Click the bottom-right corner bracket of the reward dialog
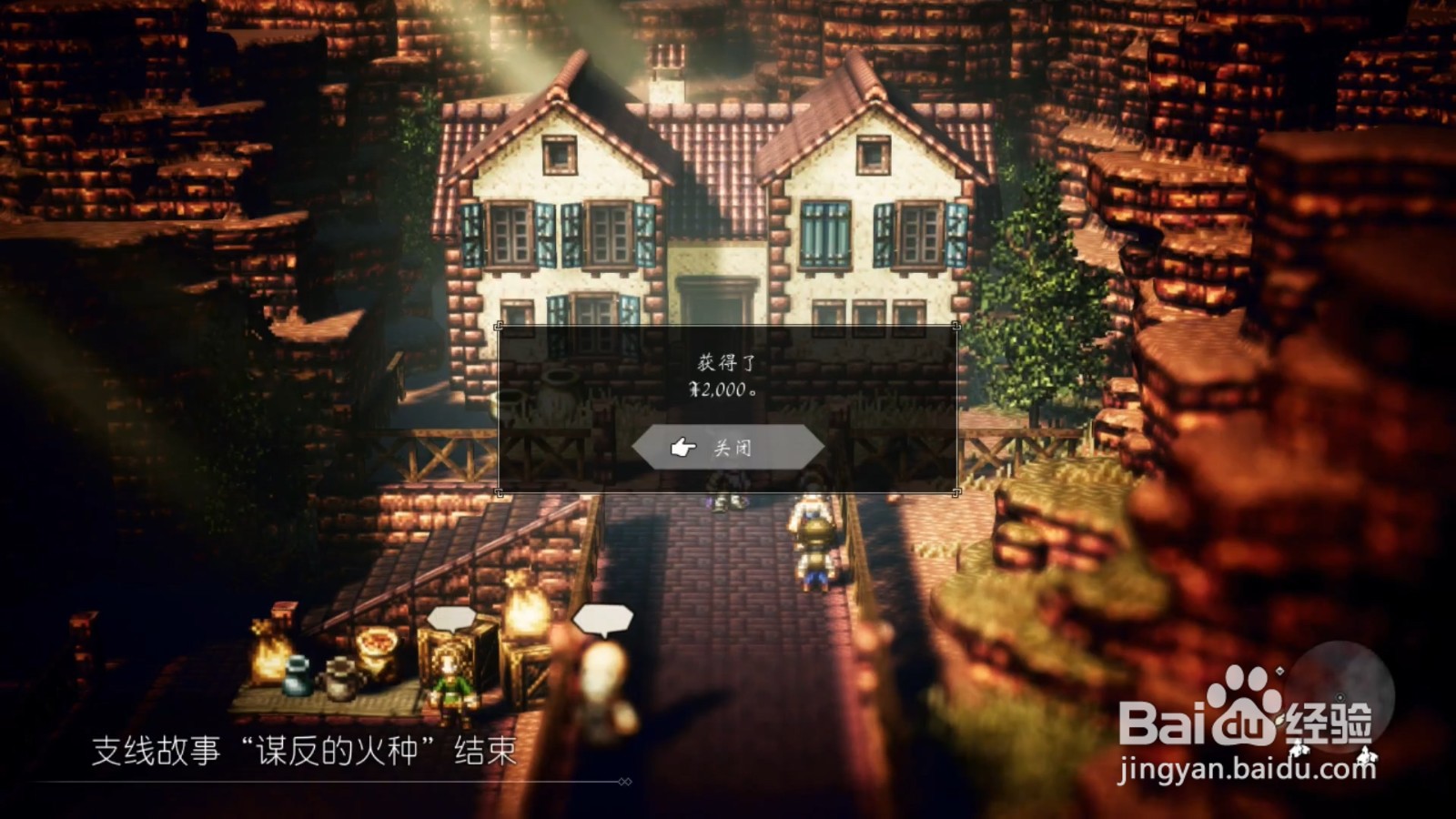Image resolution: width=1456 pixels, height=819 pixels. 955,493
